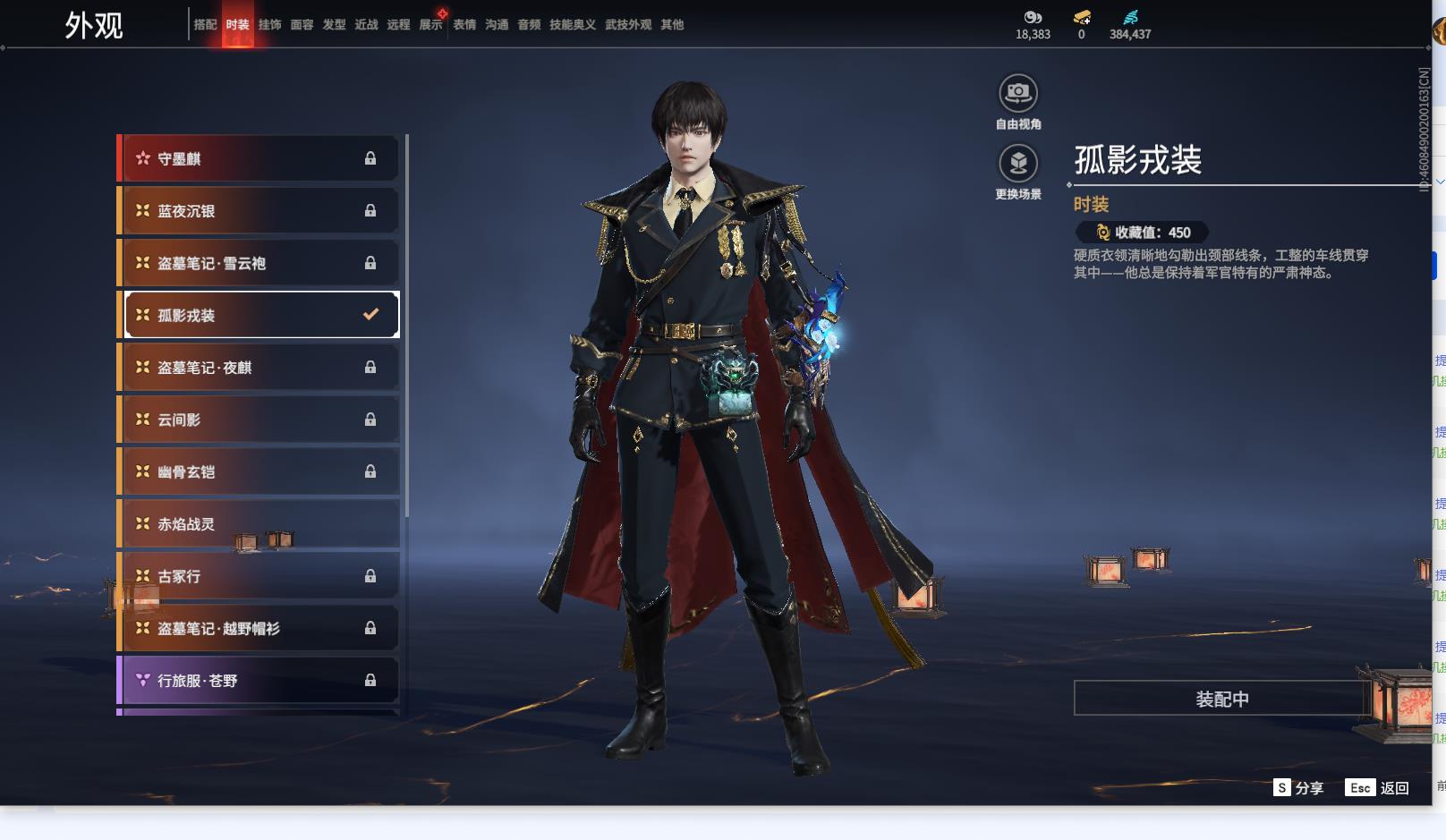Switch to the 搭配 tab
This screenshot has height=840, width=1446.
coord(205,25)
